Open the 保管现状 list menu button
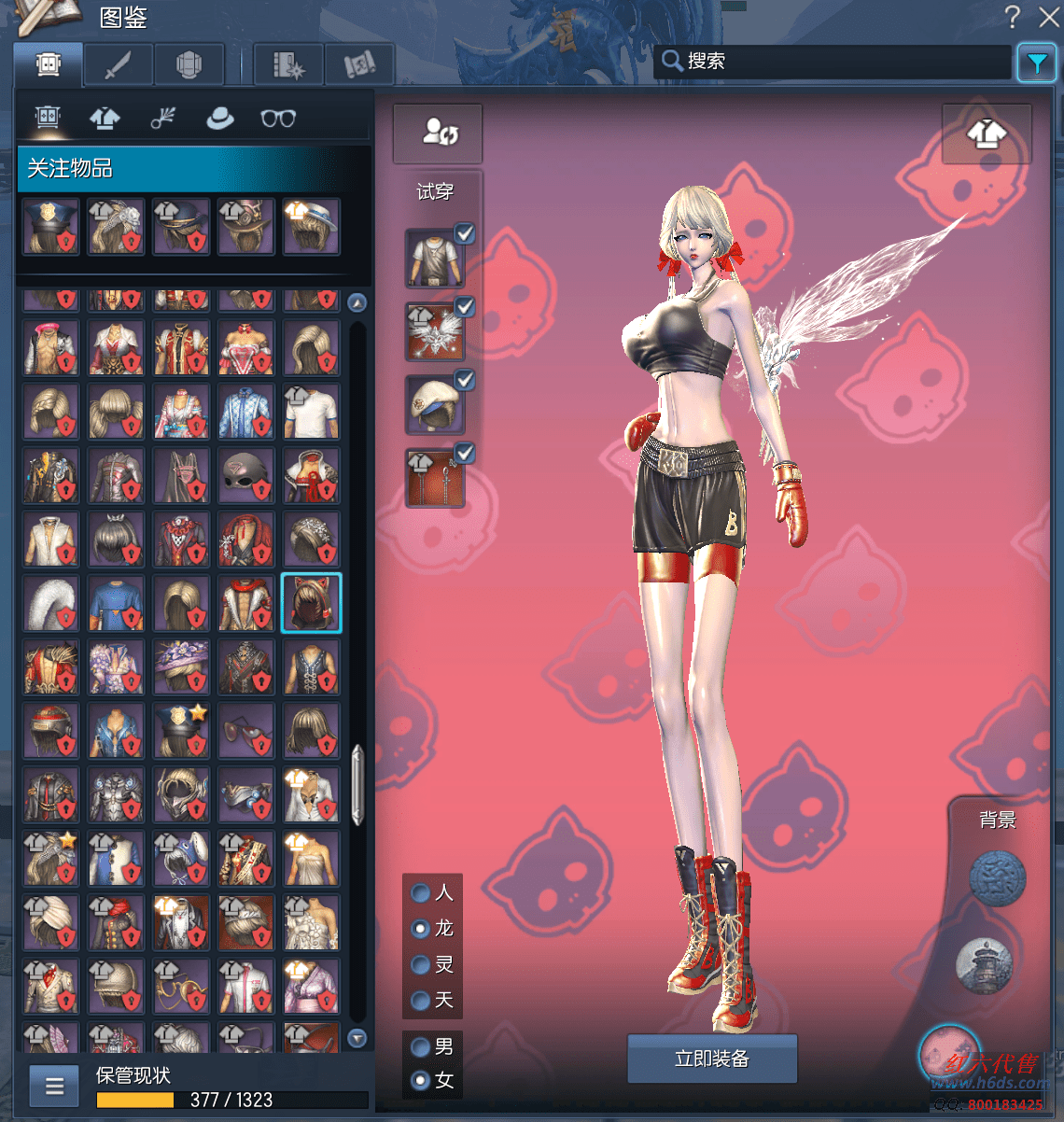The height and width of the screenshot is (1122, 1064). [54, 1087]
